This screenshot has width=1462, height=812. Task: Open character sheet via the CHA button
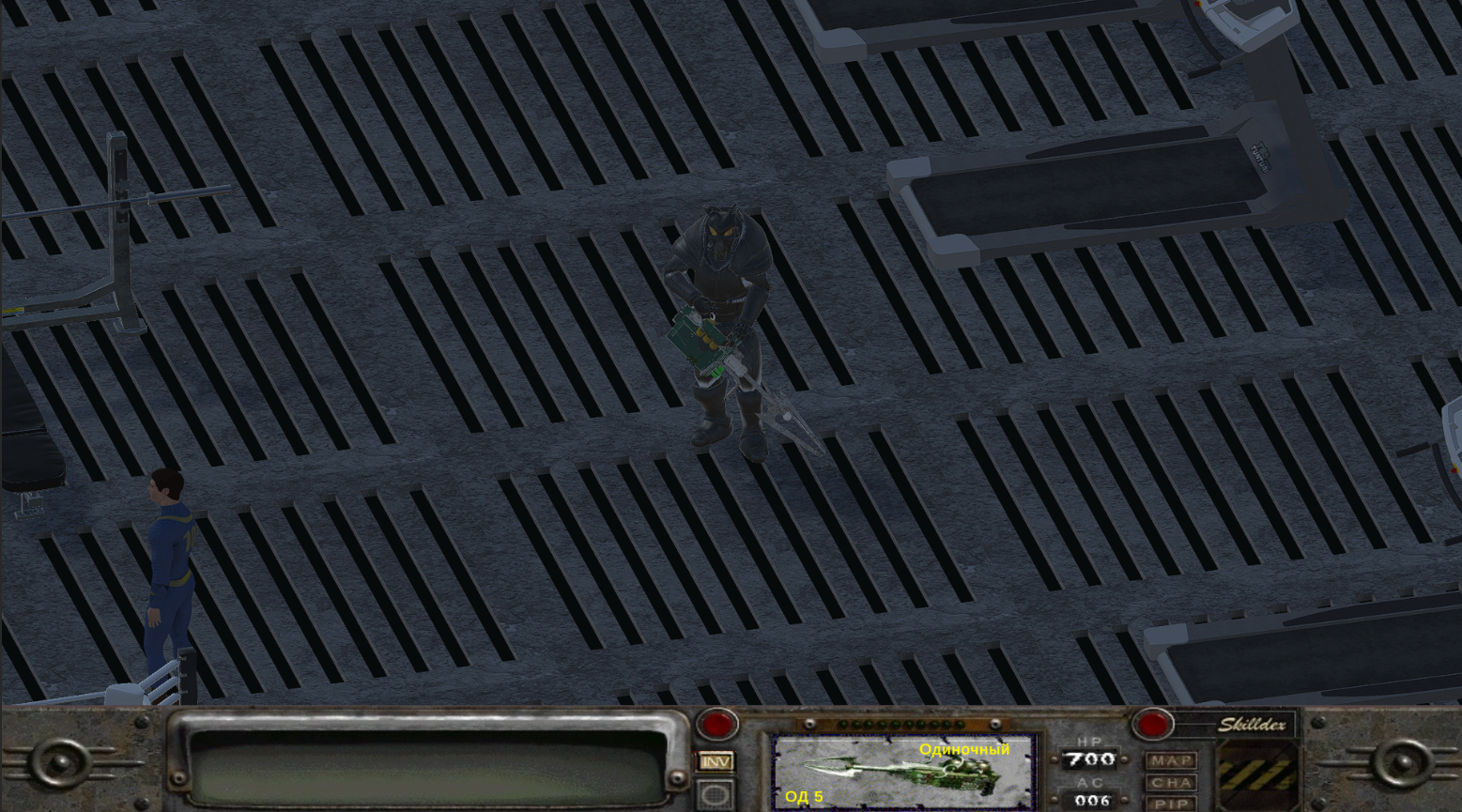pos(1170,781)
